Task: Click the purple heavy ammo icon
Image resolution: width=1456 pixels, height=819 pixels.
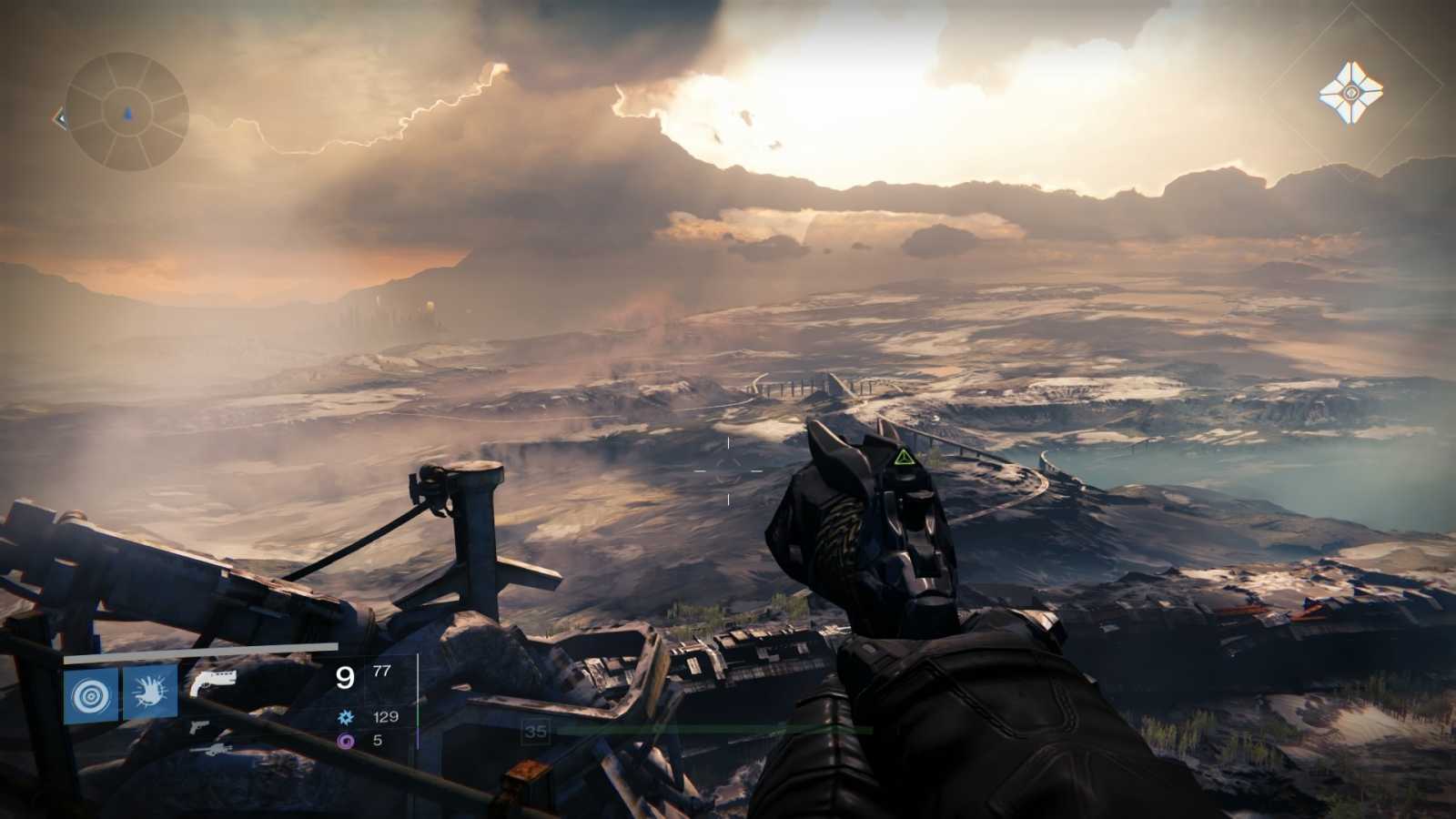Action: [x=345, y=741]
